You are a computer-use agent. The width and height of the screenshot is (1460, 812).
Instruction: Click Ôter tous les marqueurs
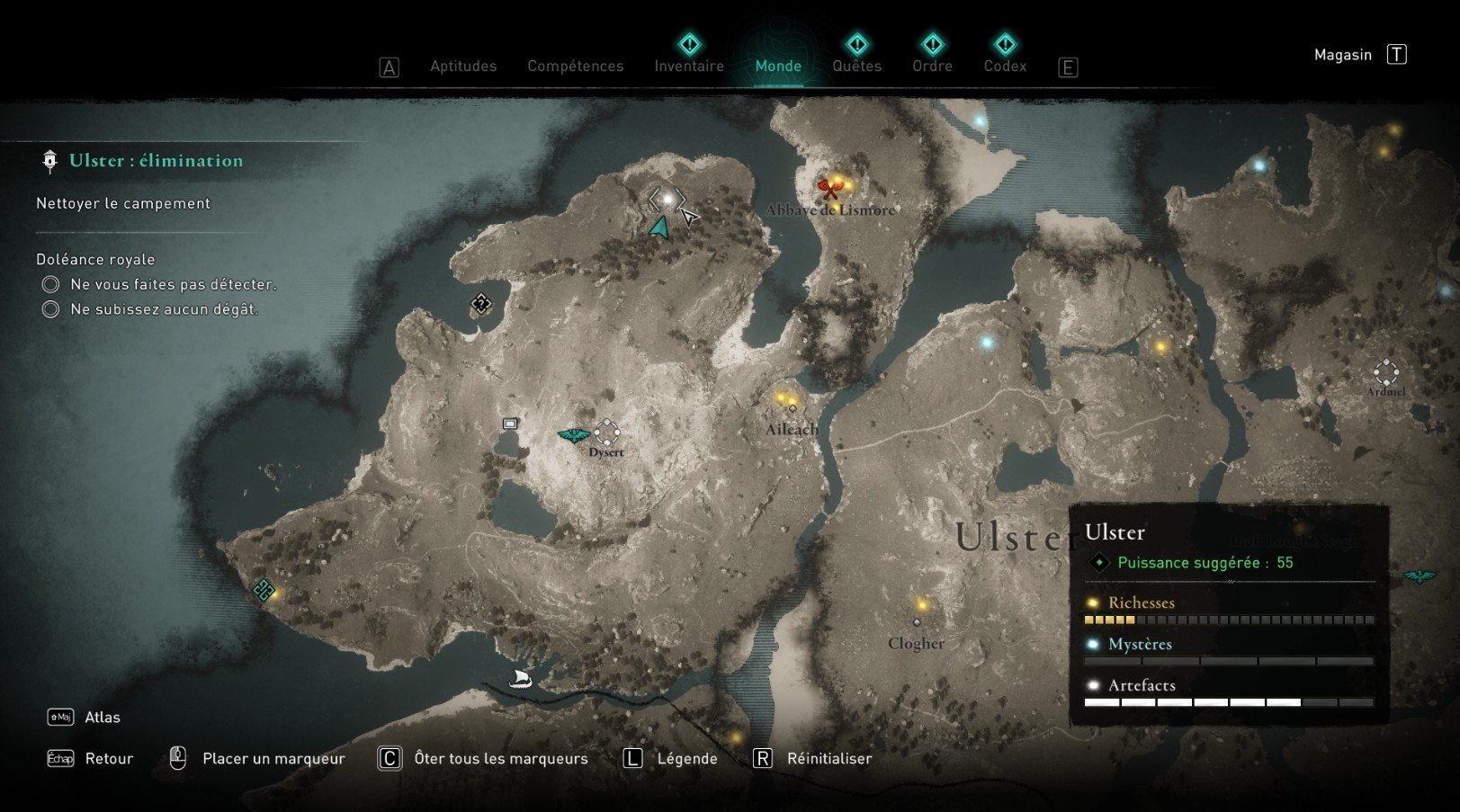[x=500, y=758]
